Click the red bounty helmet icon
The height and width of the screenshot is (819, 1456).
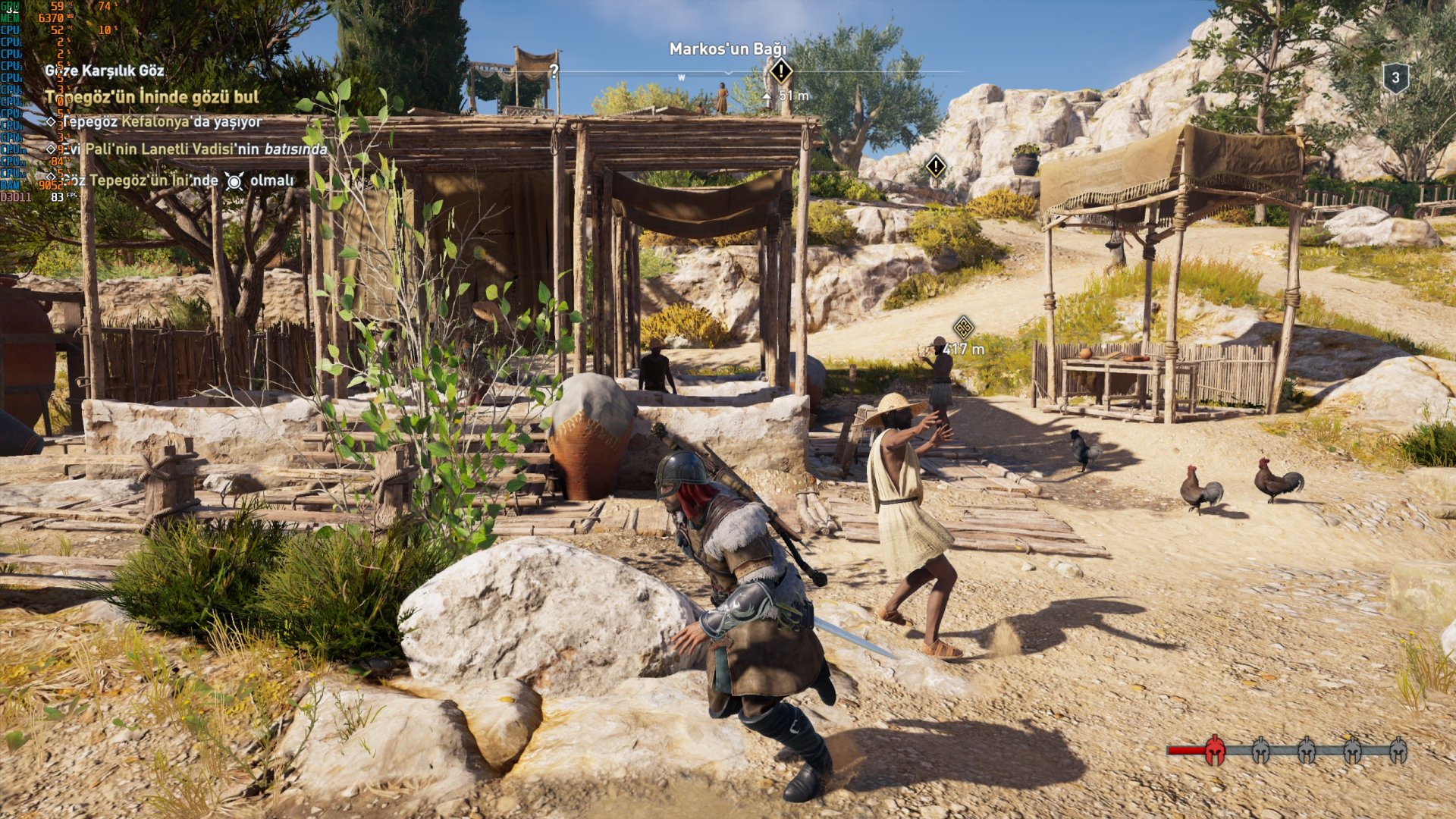pos(1214,750)
